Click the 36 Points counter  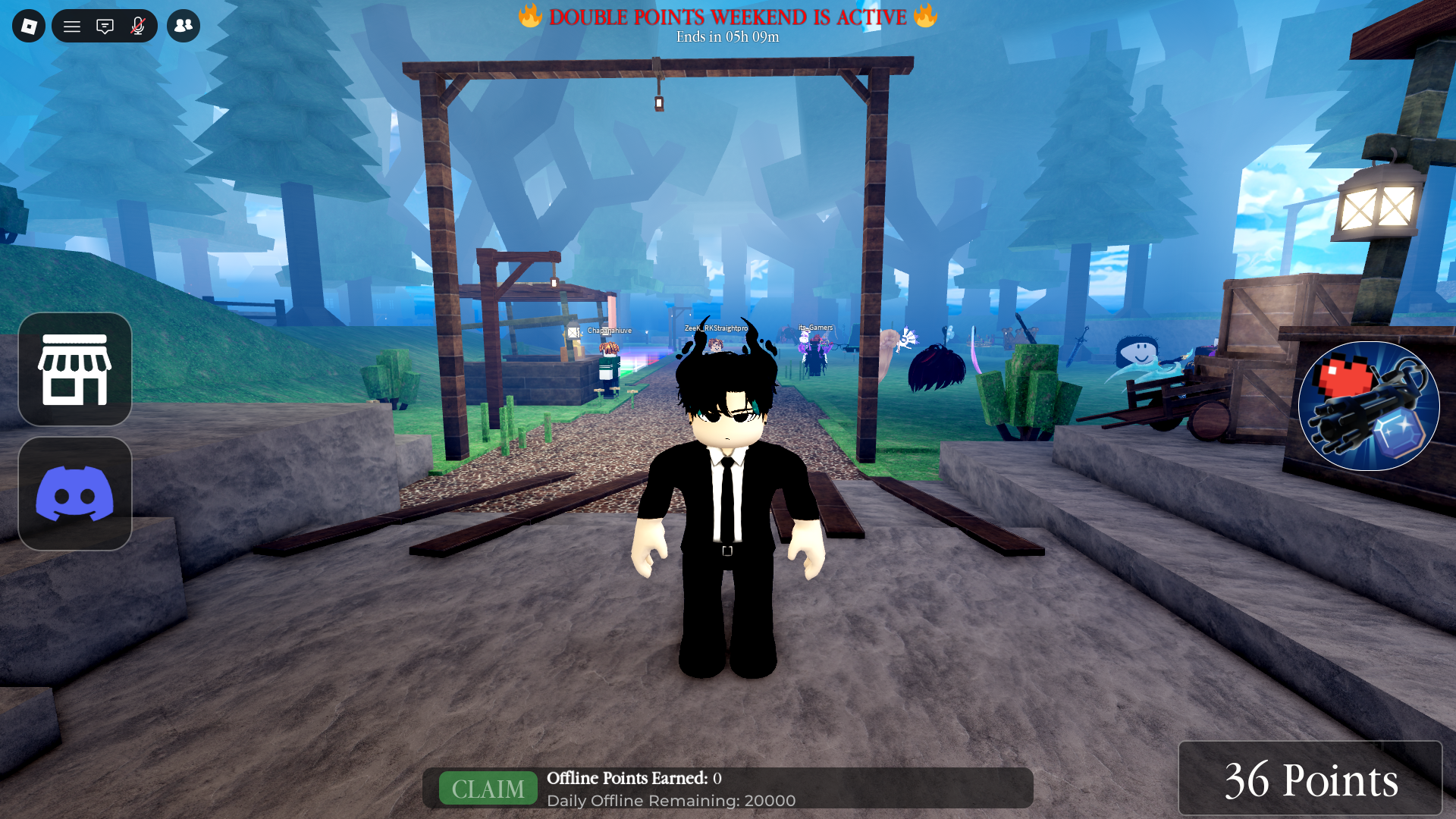point(1310,779)
